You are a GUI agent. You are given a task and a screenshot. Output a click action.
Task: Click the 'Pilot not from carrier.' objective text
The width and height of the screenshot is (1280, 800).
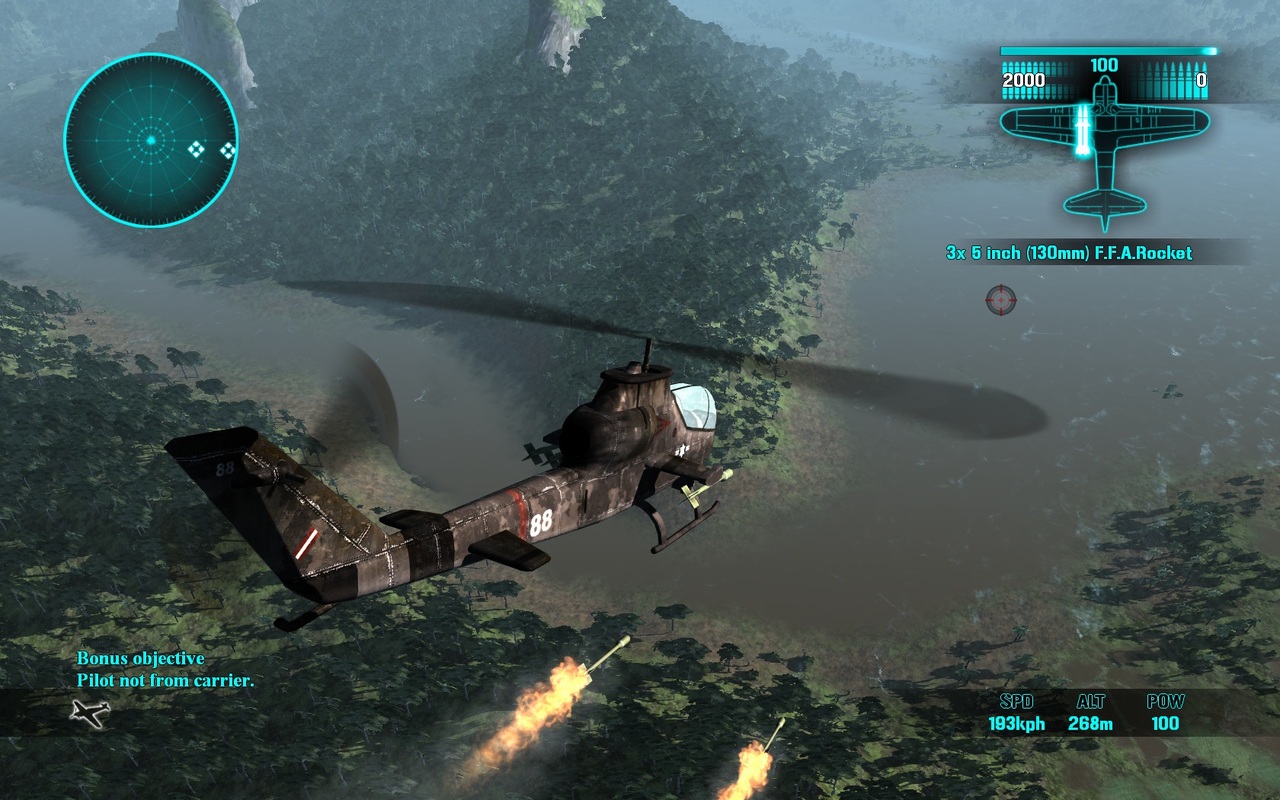click(x=165, y=680)
